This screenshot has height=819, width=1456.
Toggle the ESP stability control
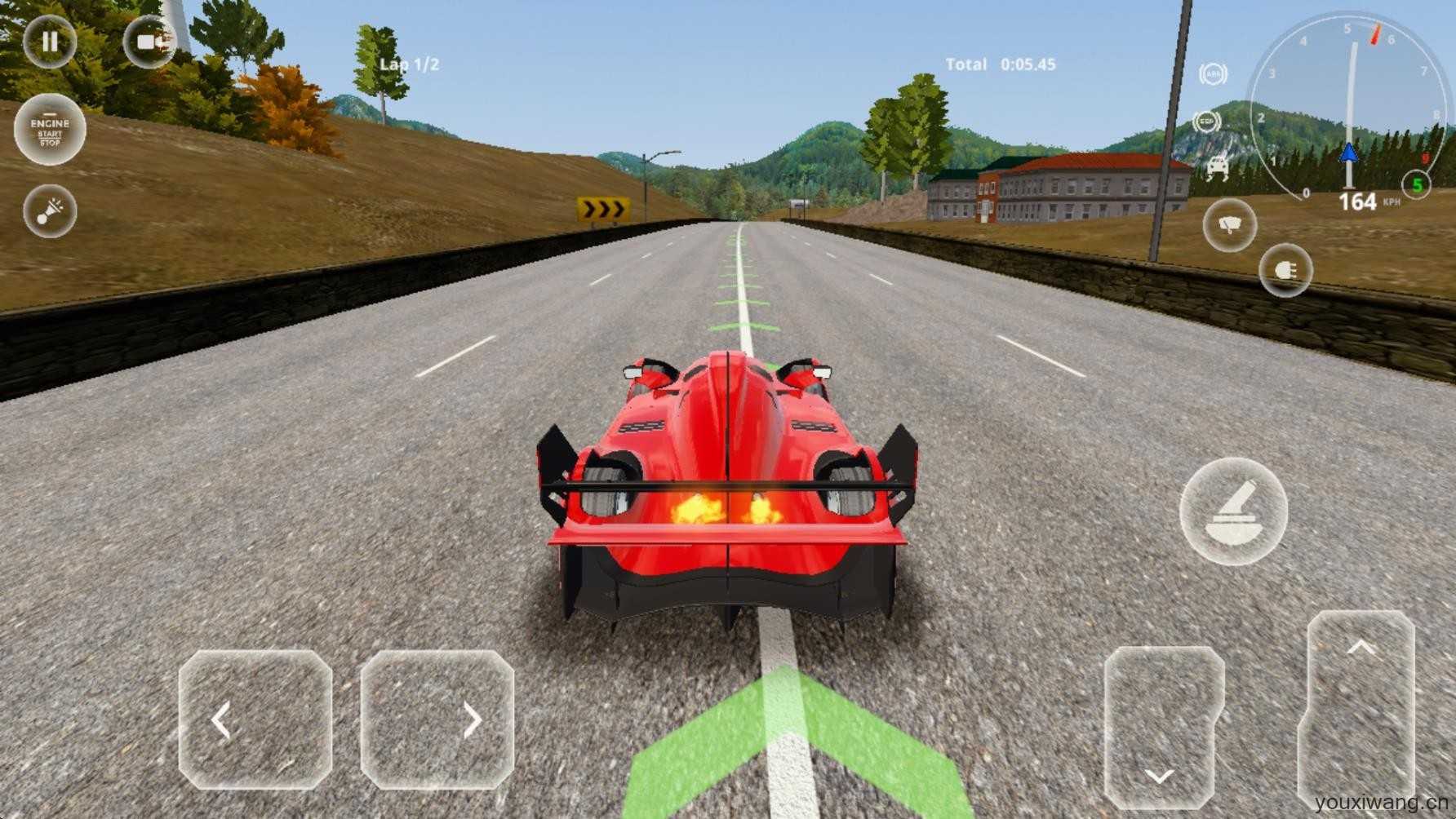click(x=1206, y=122)
